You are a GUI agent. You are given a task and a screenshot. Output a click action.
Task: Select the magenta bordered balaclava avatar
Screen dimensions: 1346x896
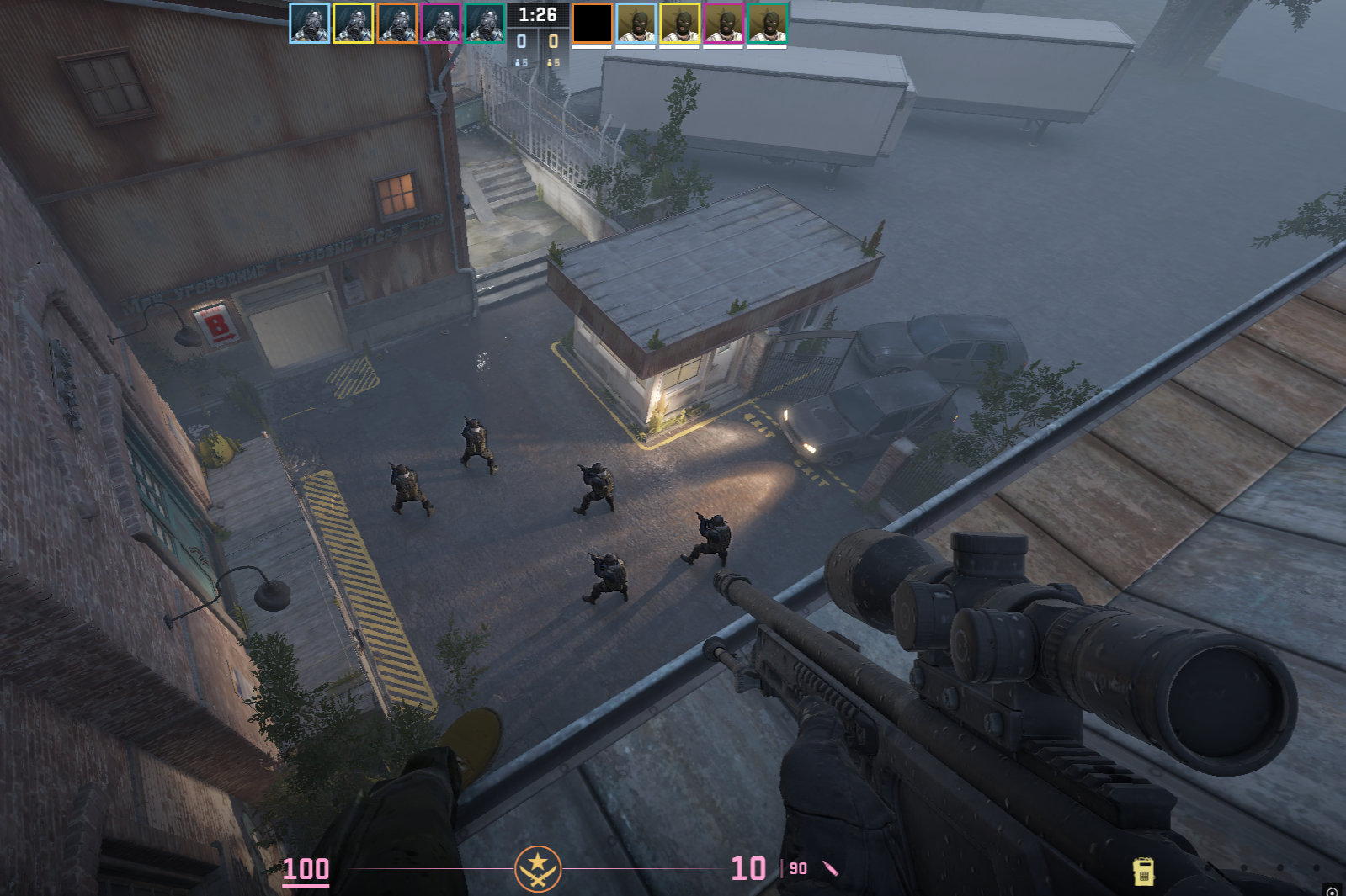(x=724, y=24)
